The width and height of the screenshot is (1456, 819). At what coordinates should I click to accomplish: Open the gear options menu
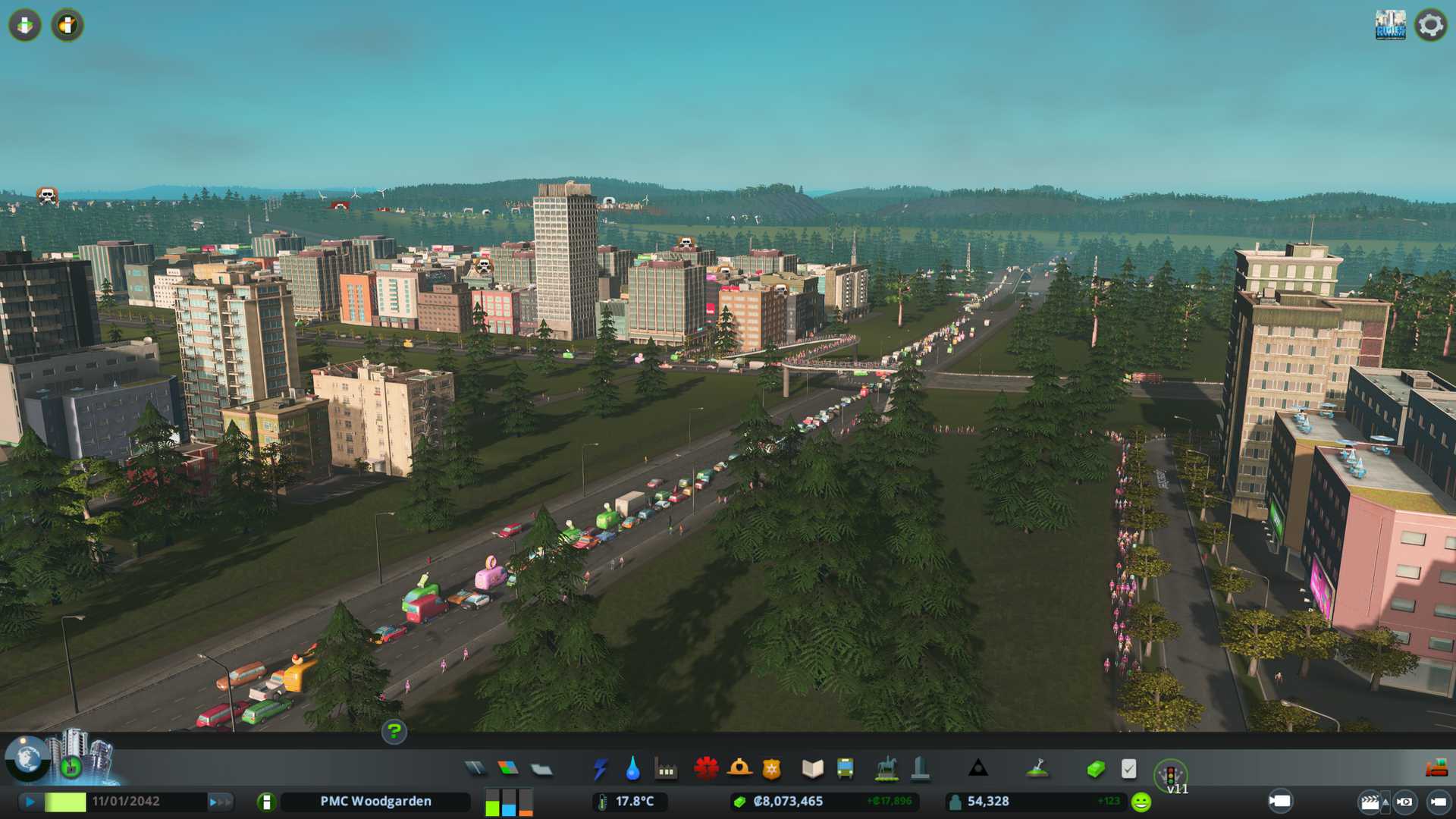[x=1430, y=25]
